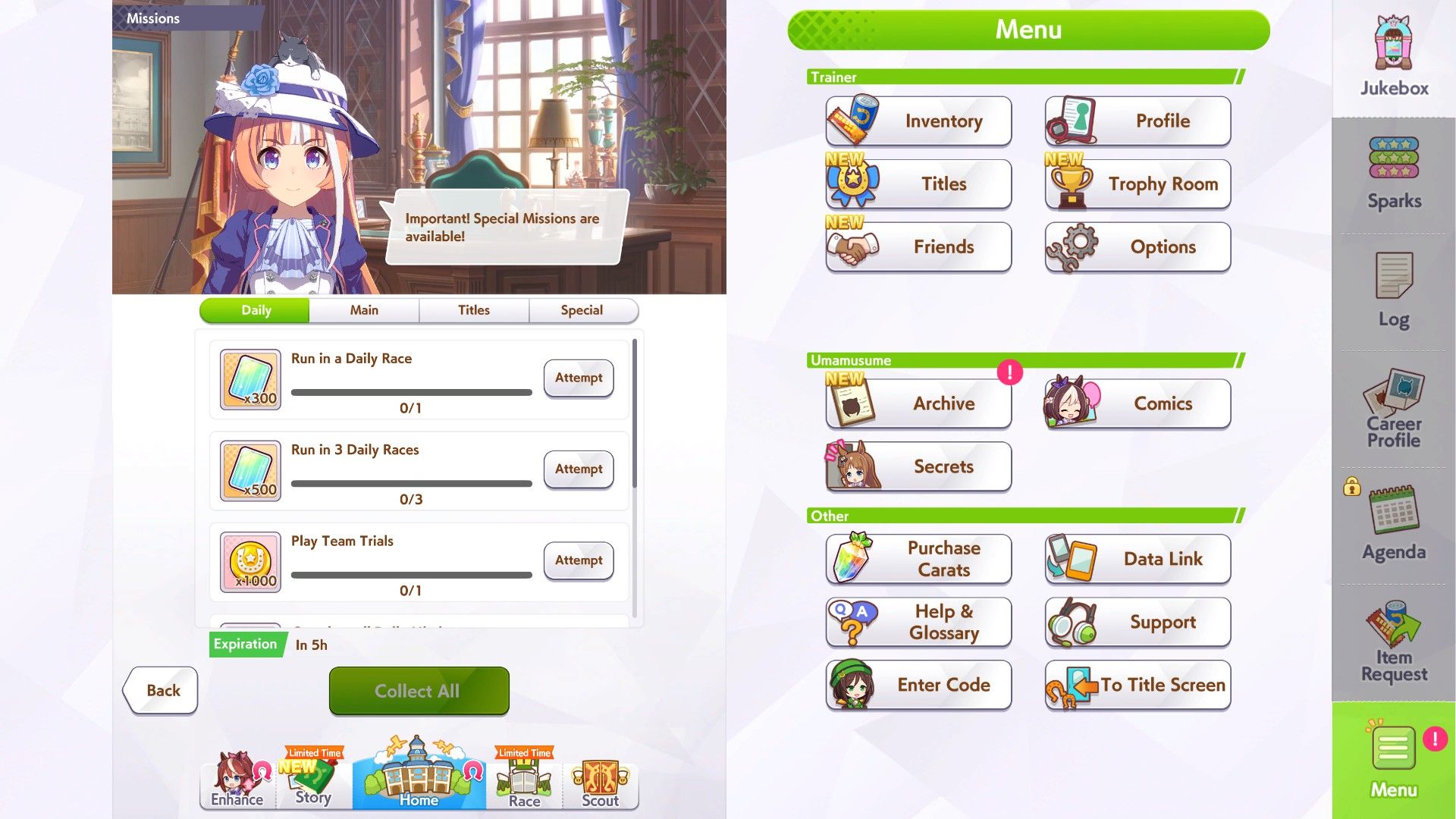Open the Sparks panel

(1392, 174)
